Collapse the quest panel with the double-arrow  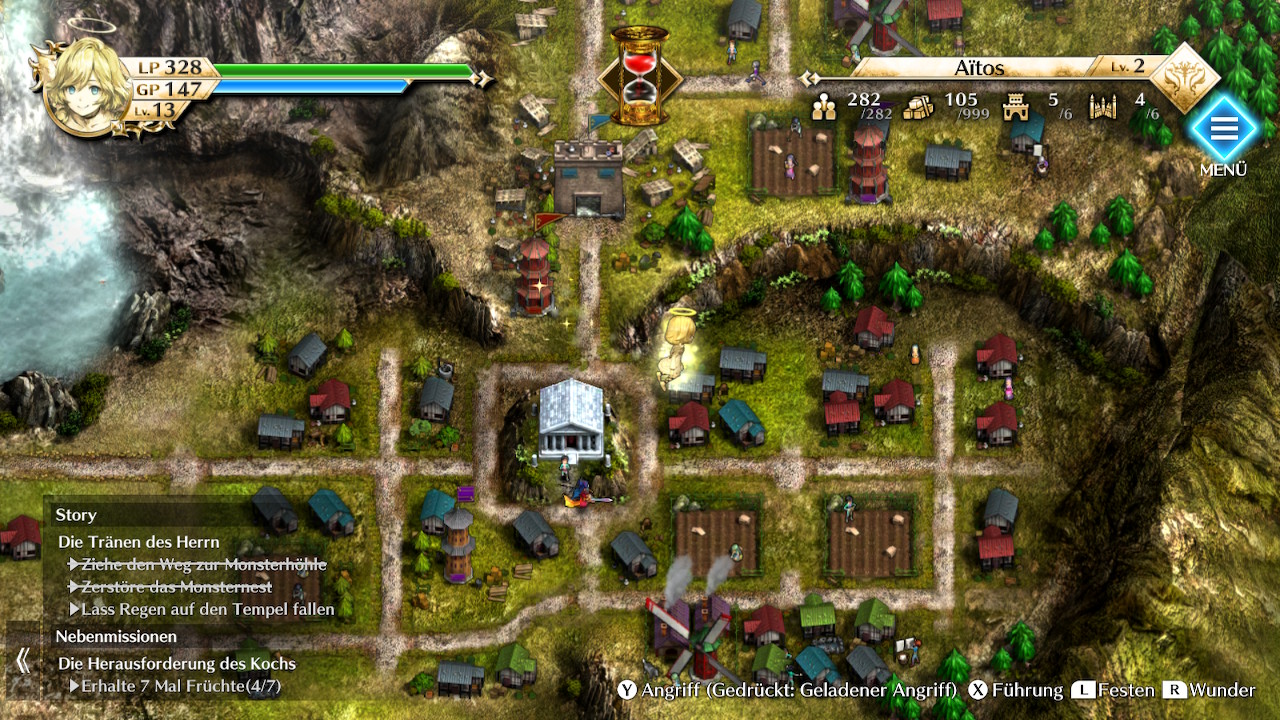point(22,660)
